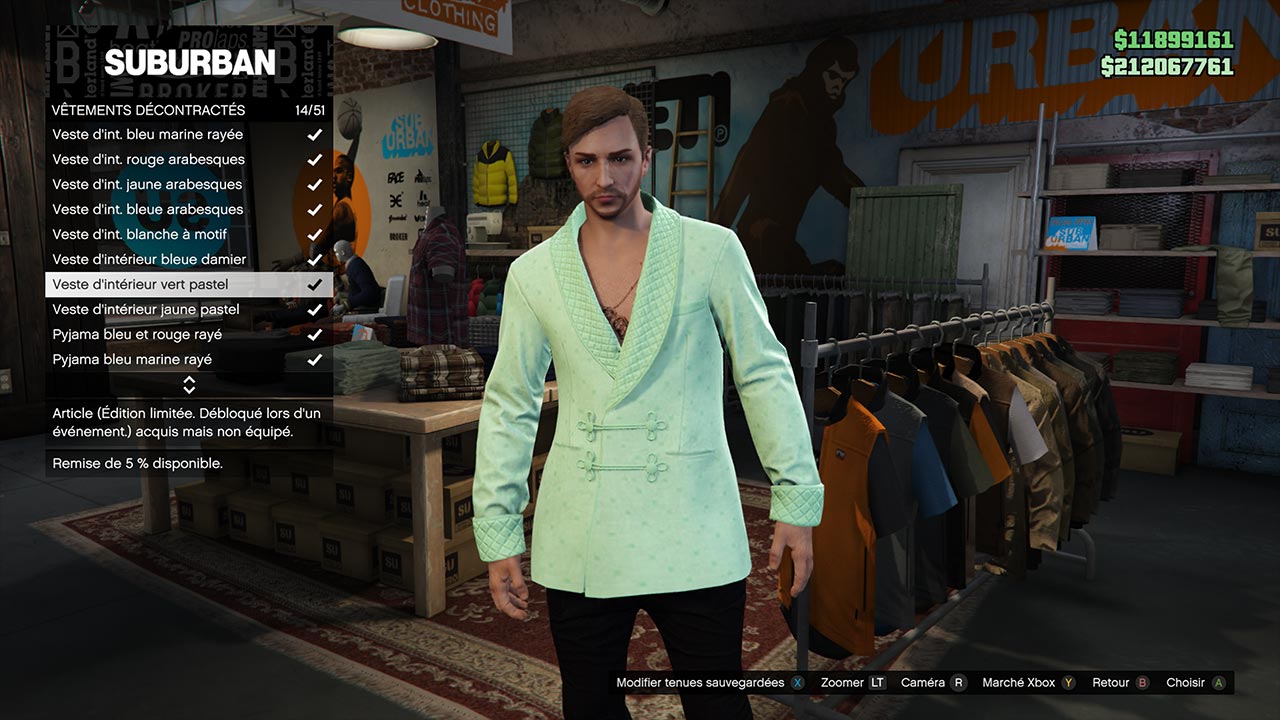The width and height of the screenshot is (1280, 720).
Task: Click the list scroll arrows indicator
Action: [x=189, y=384]
